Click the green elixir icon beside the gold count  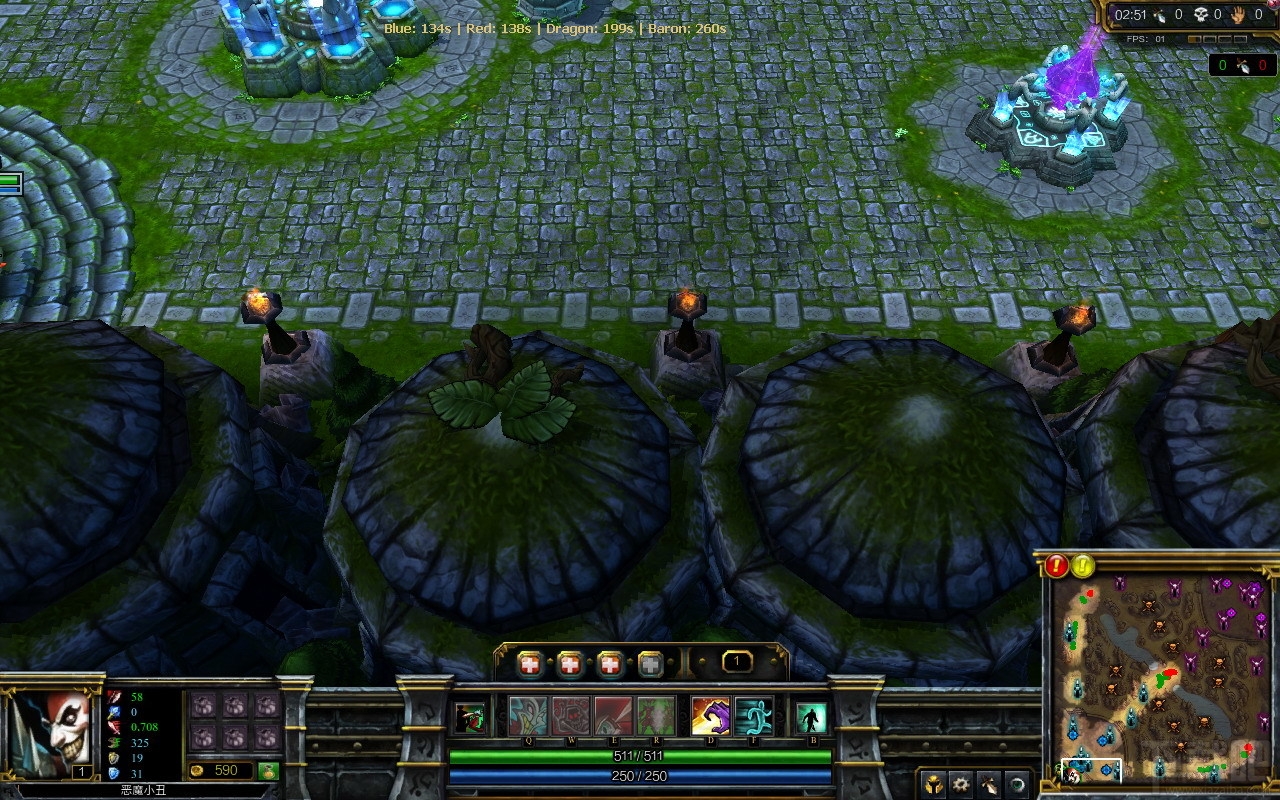[x=269, y=771]
